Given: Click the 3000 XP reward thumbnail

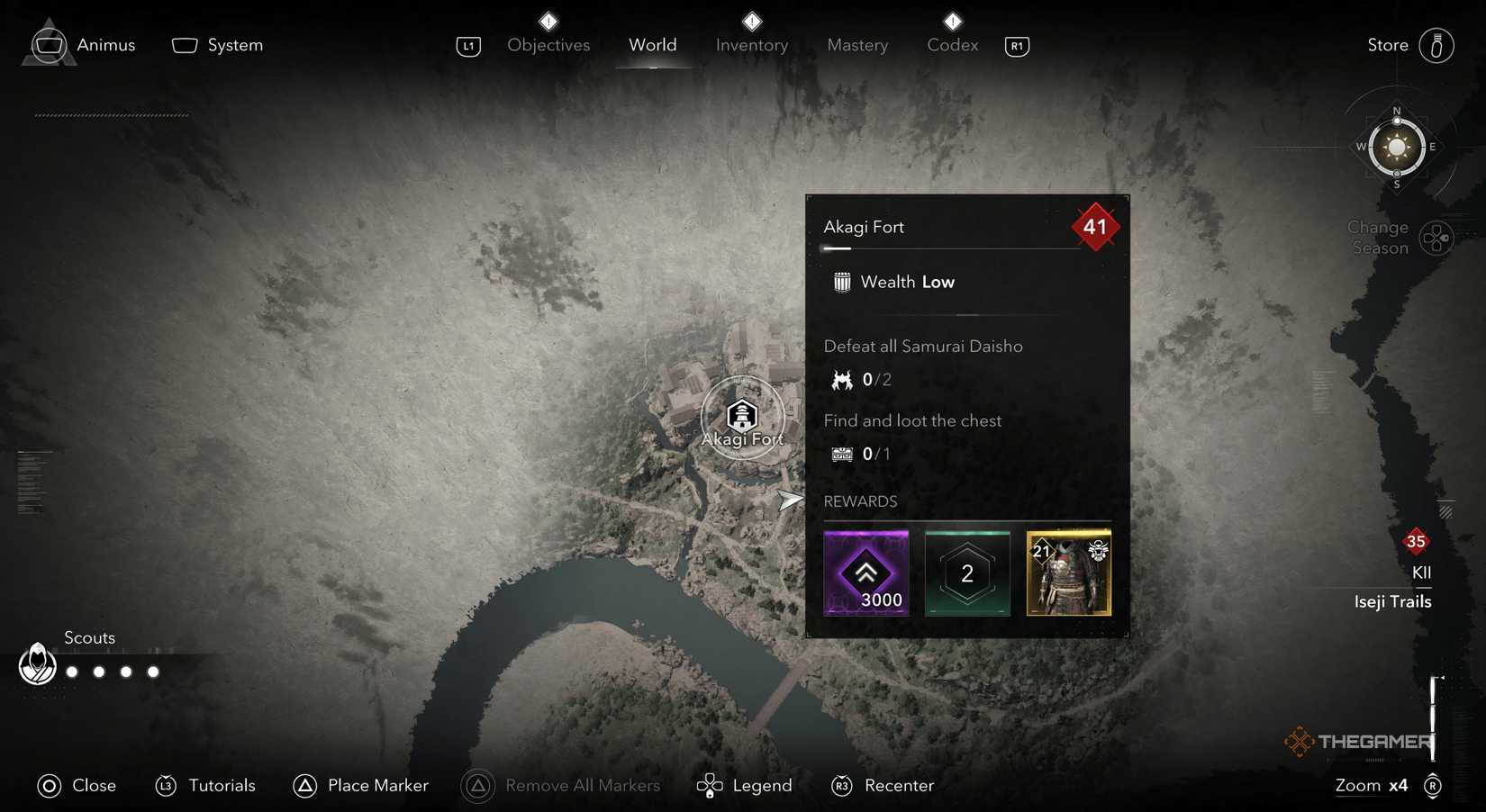Looking at the screenshot, I should 865,573.
